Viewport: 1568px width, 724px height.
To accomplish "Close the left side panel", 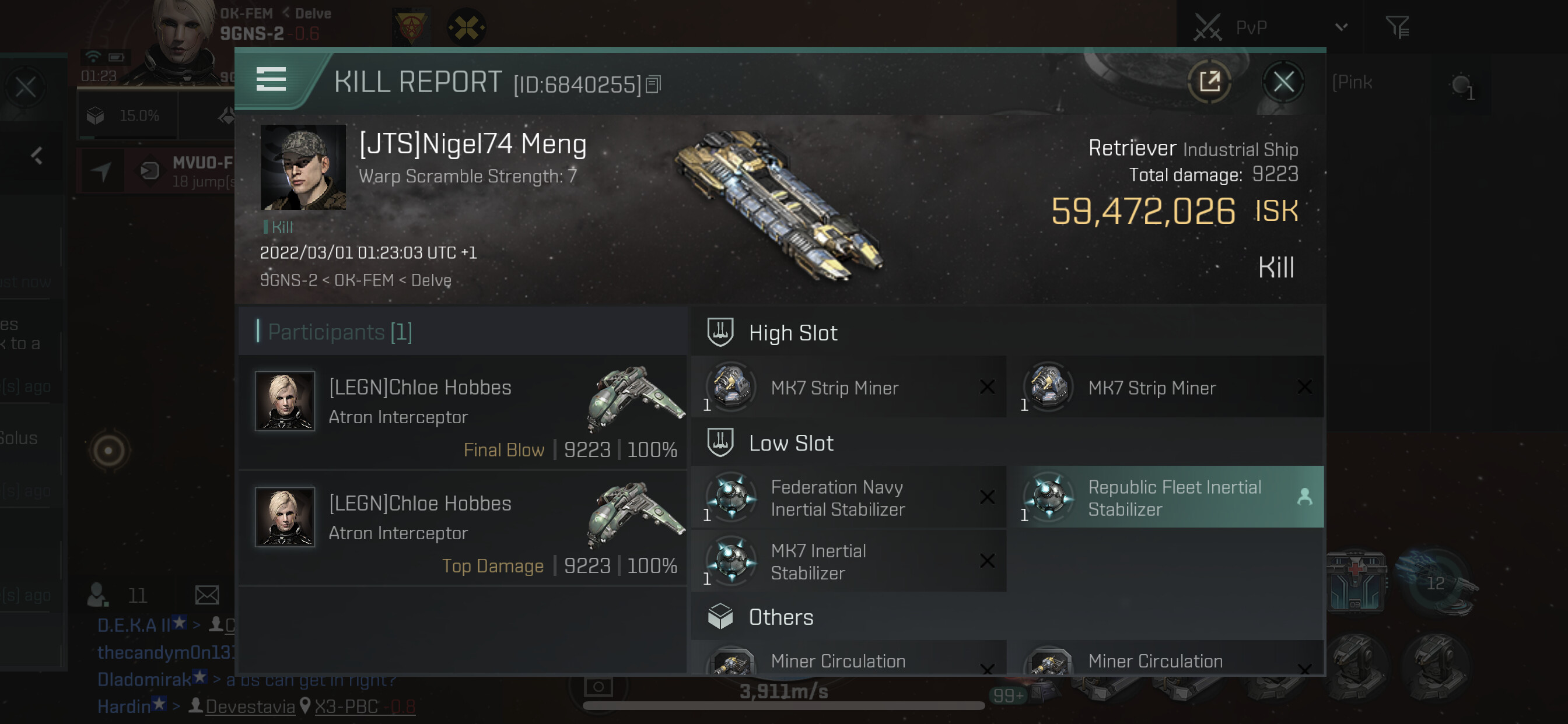I will click(26, 87).
